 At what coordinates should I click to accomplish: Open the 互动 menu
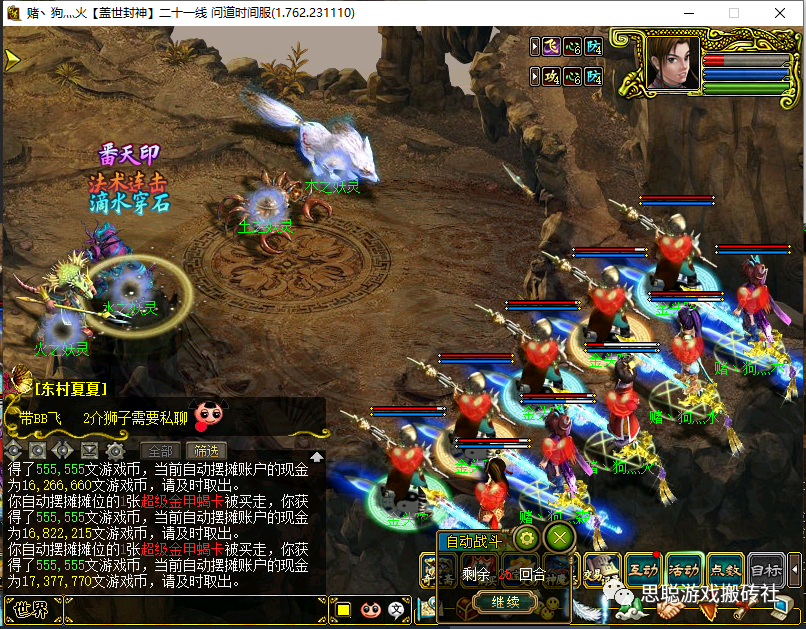[x=643, y=569]
